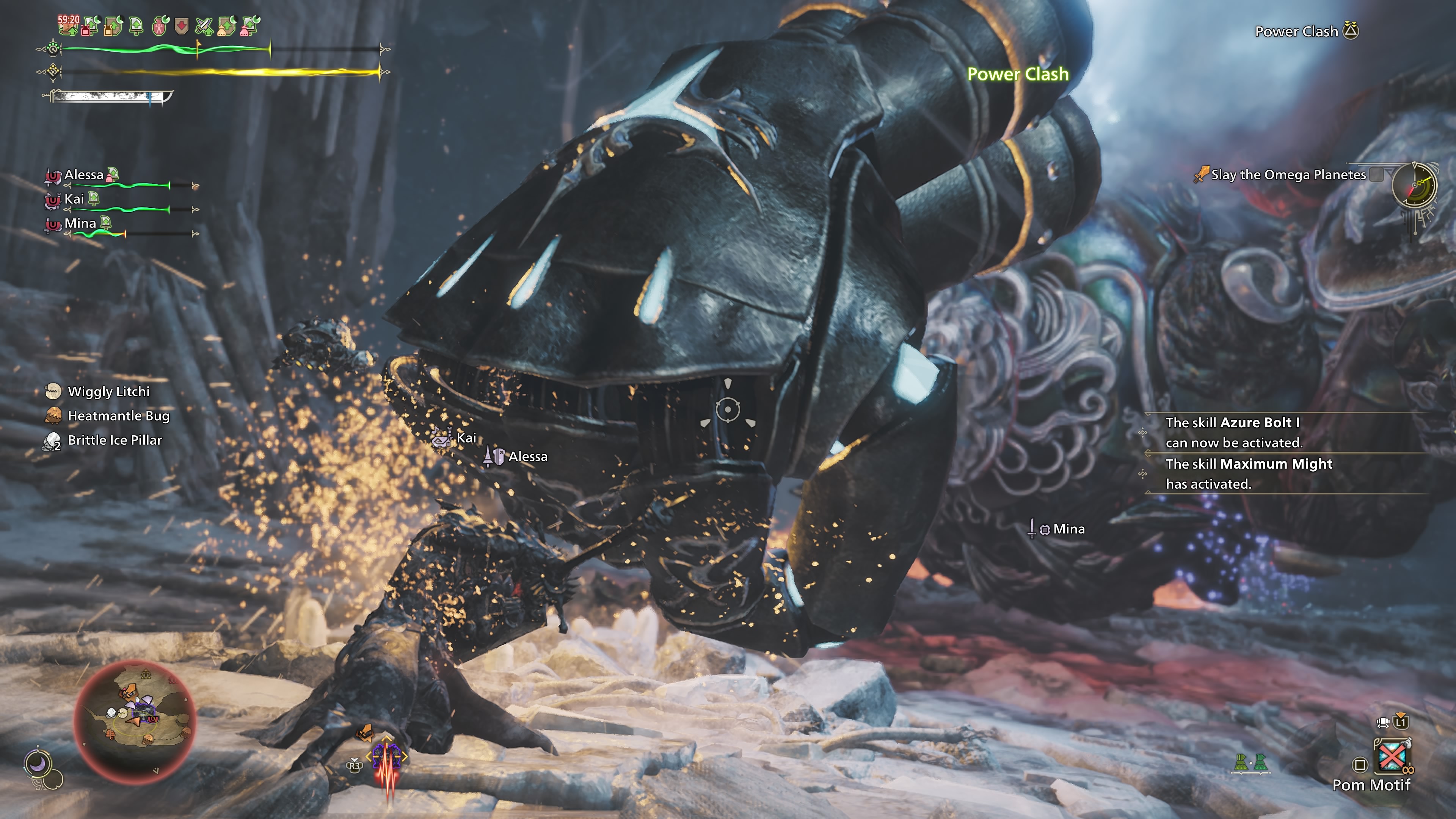This screenshot has height=819, width=1456.
Task: Click the Brittle Ice Pillar pickup entry
Action: coord(115,440)
